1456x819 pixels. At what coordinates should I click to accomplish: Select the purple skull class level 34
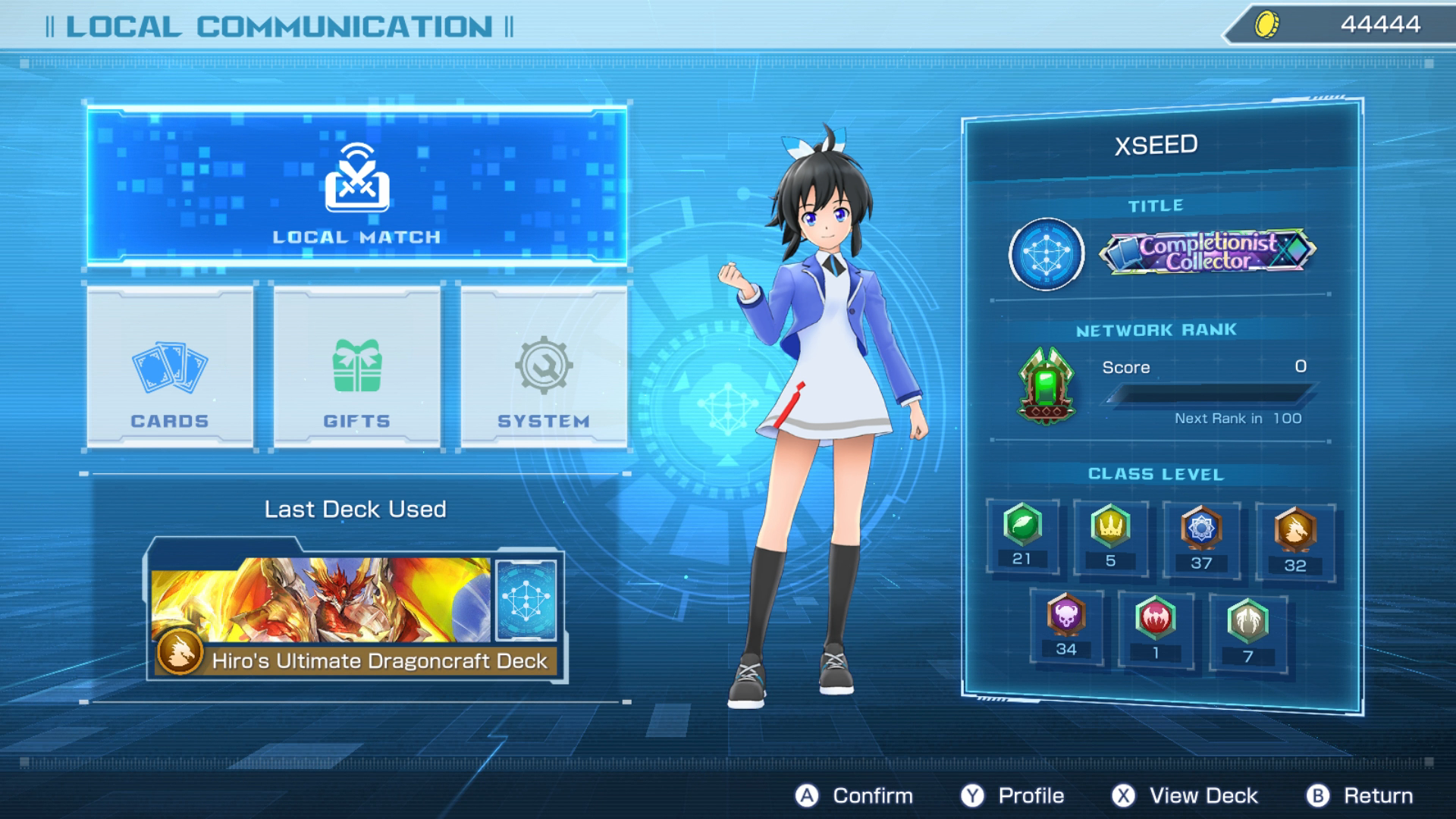1065,626
